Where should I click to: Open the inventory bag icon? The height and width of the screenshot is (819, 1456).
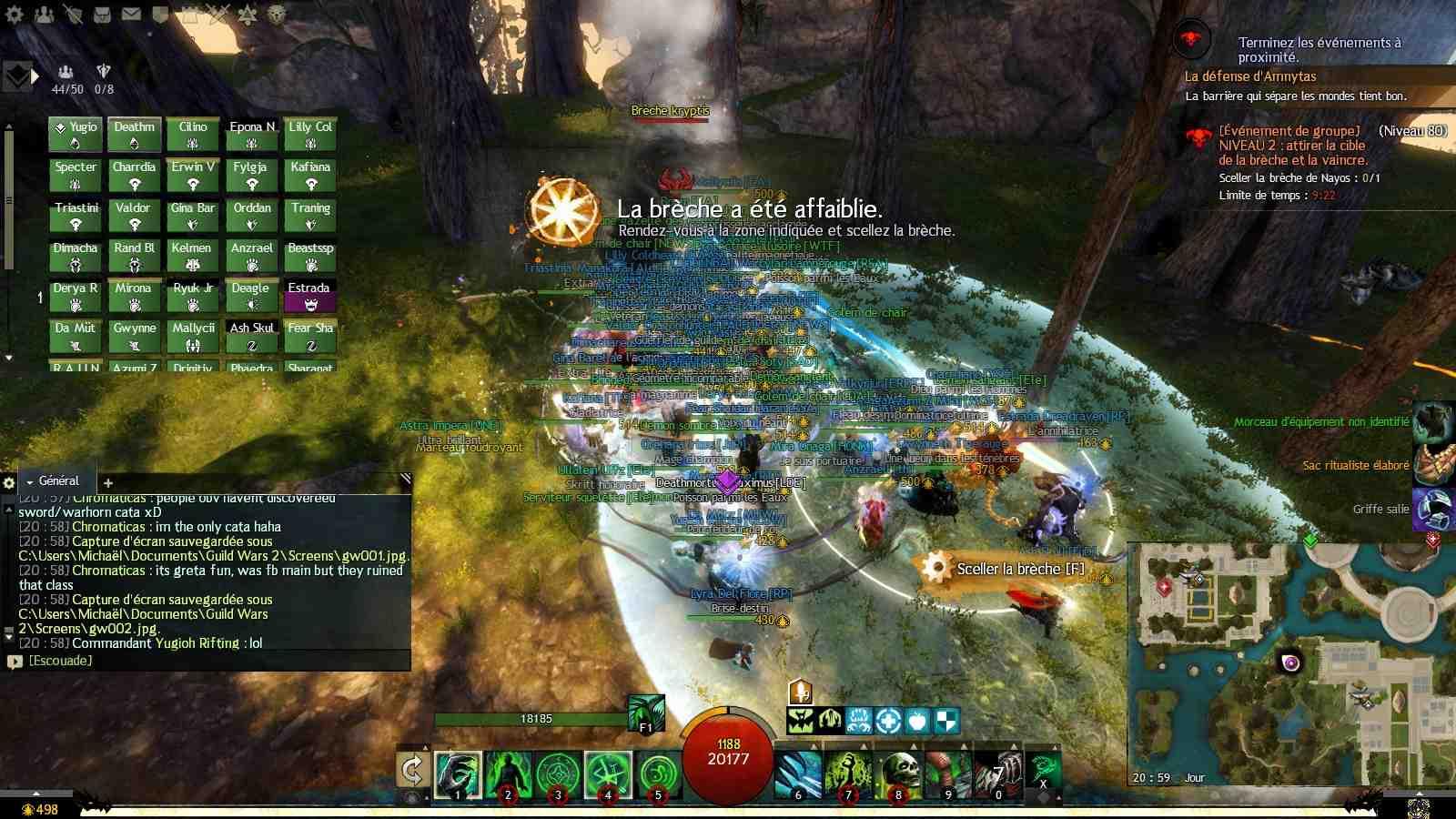(102, 14)
